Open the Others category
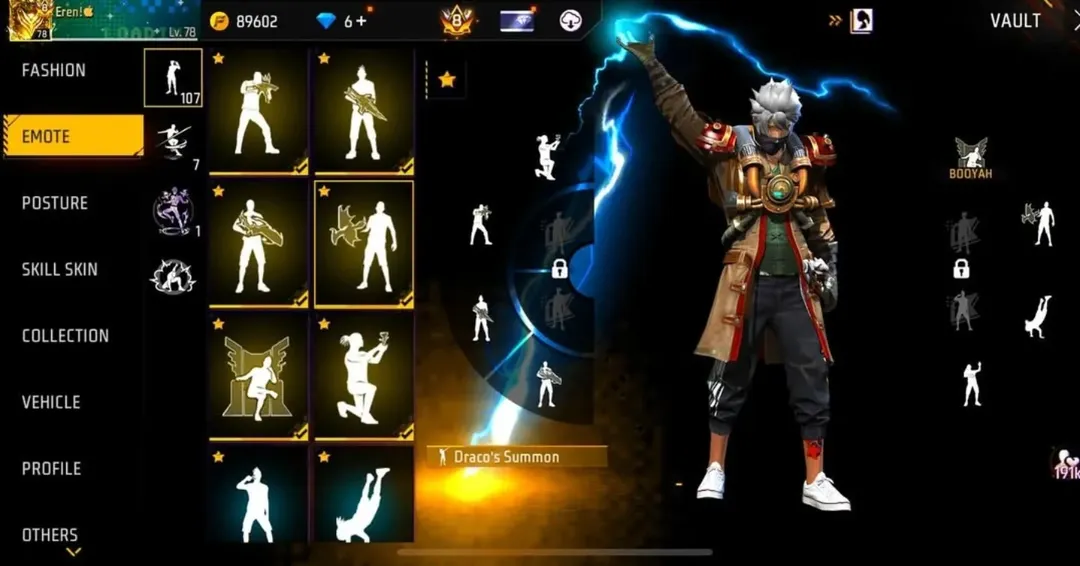The width and height of the screenshot is (1080, 566). 50,535
